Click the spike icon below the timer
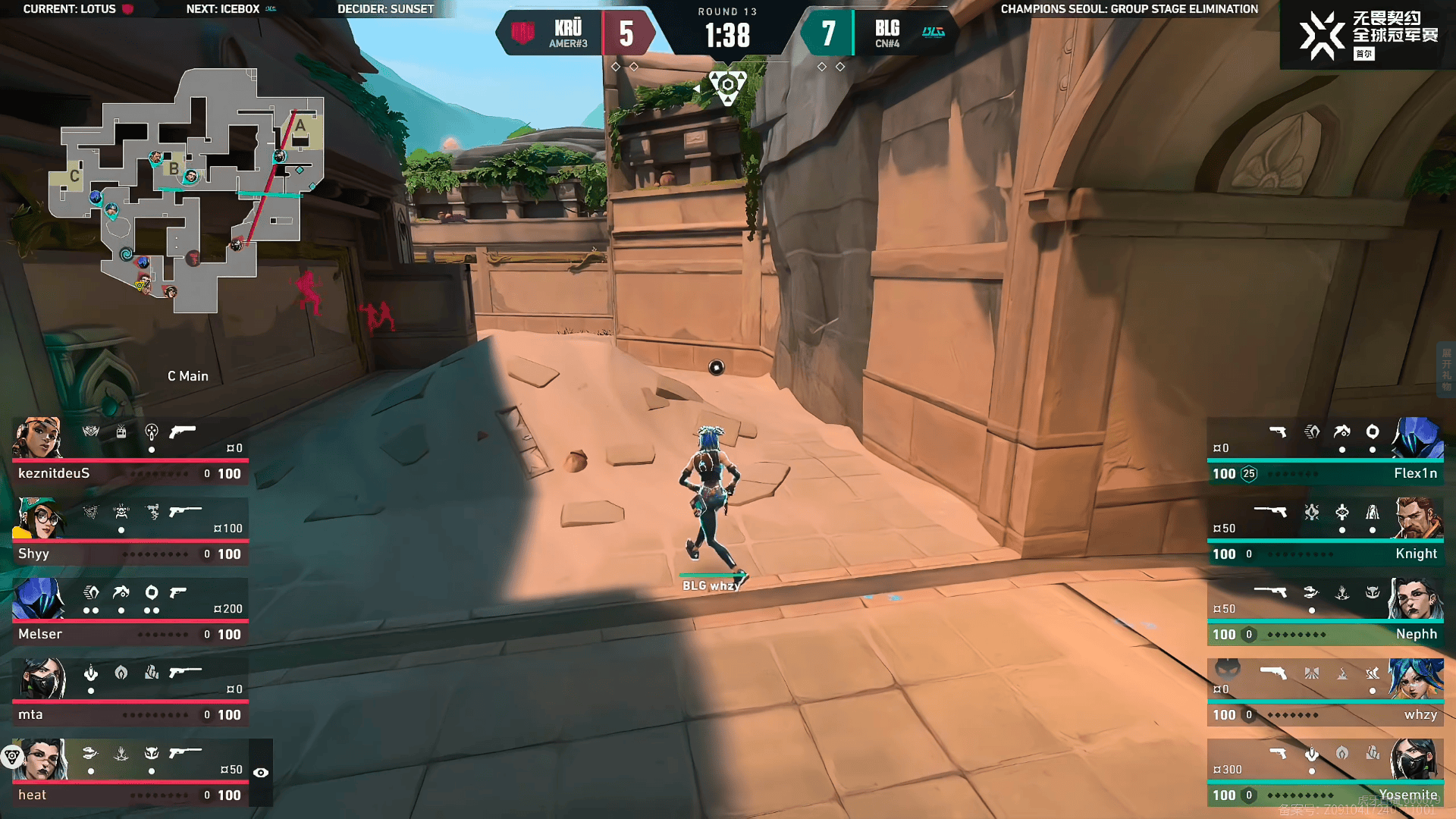Viewport: 1456px width, 819px height. pyautogui.click(x=728, y=86)
